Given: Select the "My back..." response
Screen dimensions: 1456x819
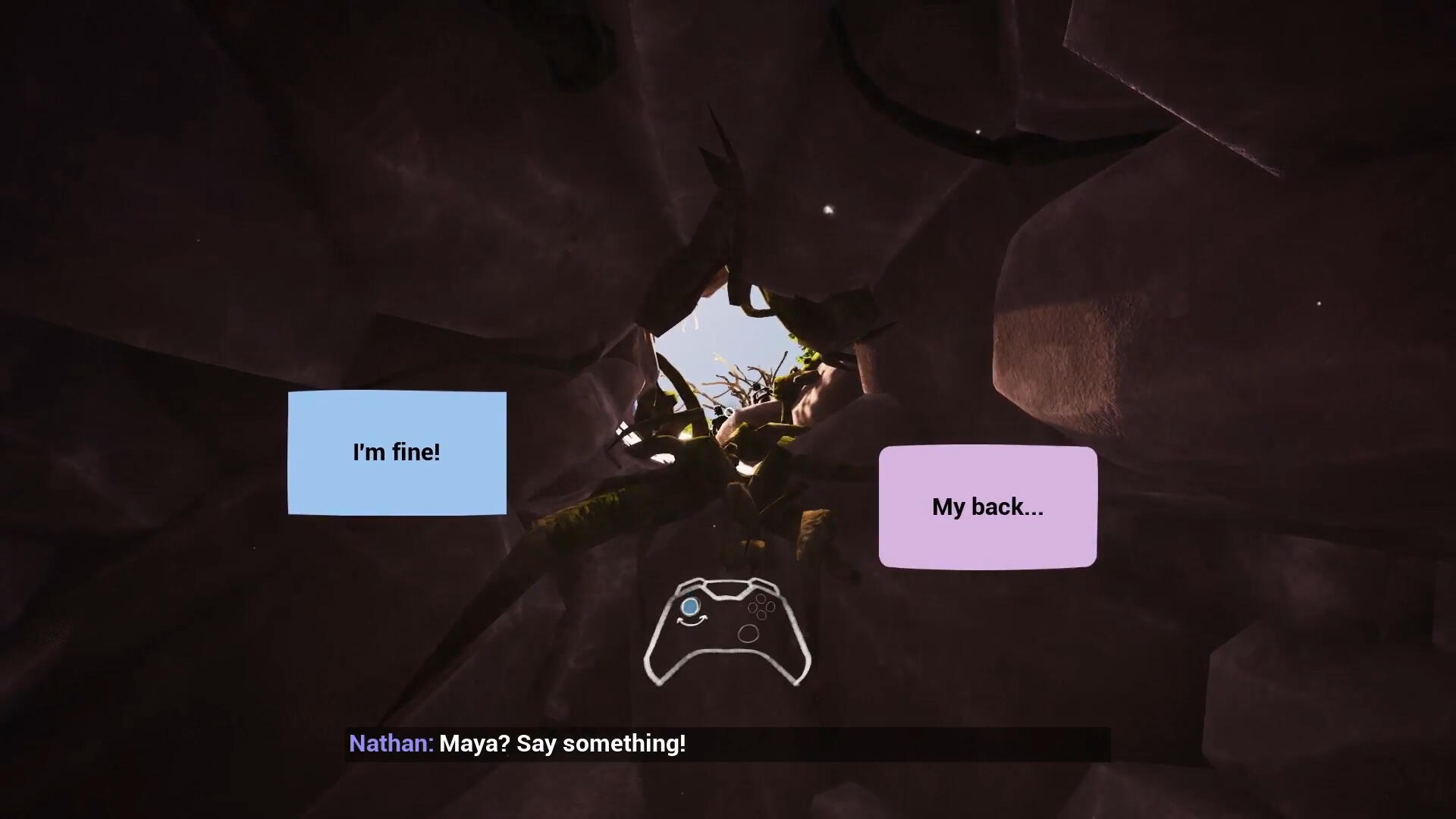Looking at the screenshot, I should click(x=987, y=507).
